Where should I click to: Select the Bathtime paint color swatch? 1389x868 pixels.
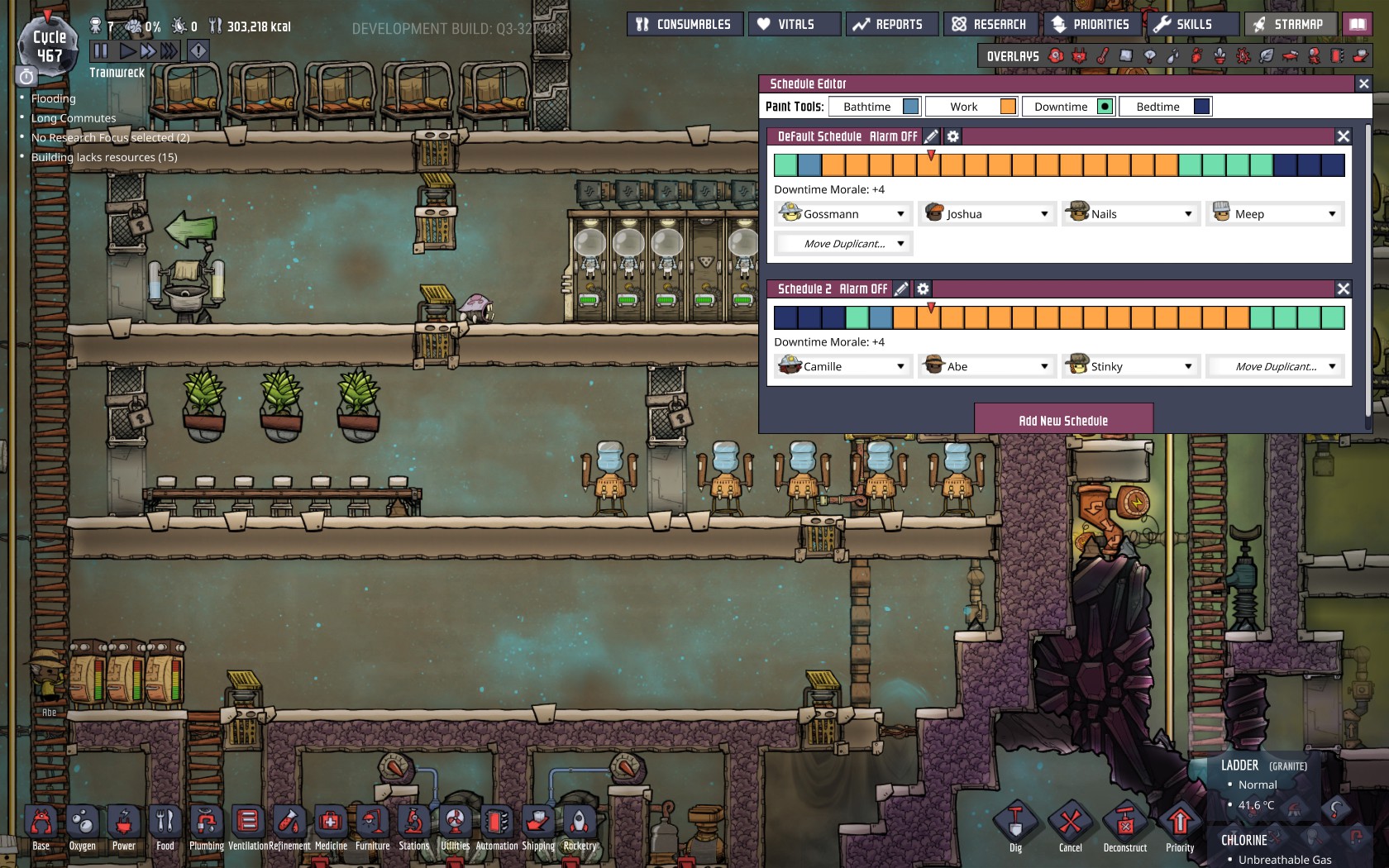pyautogui.click(x=909, y=106)
